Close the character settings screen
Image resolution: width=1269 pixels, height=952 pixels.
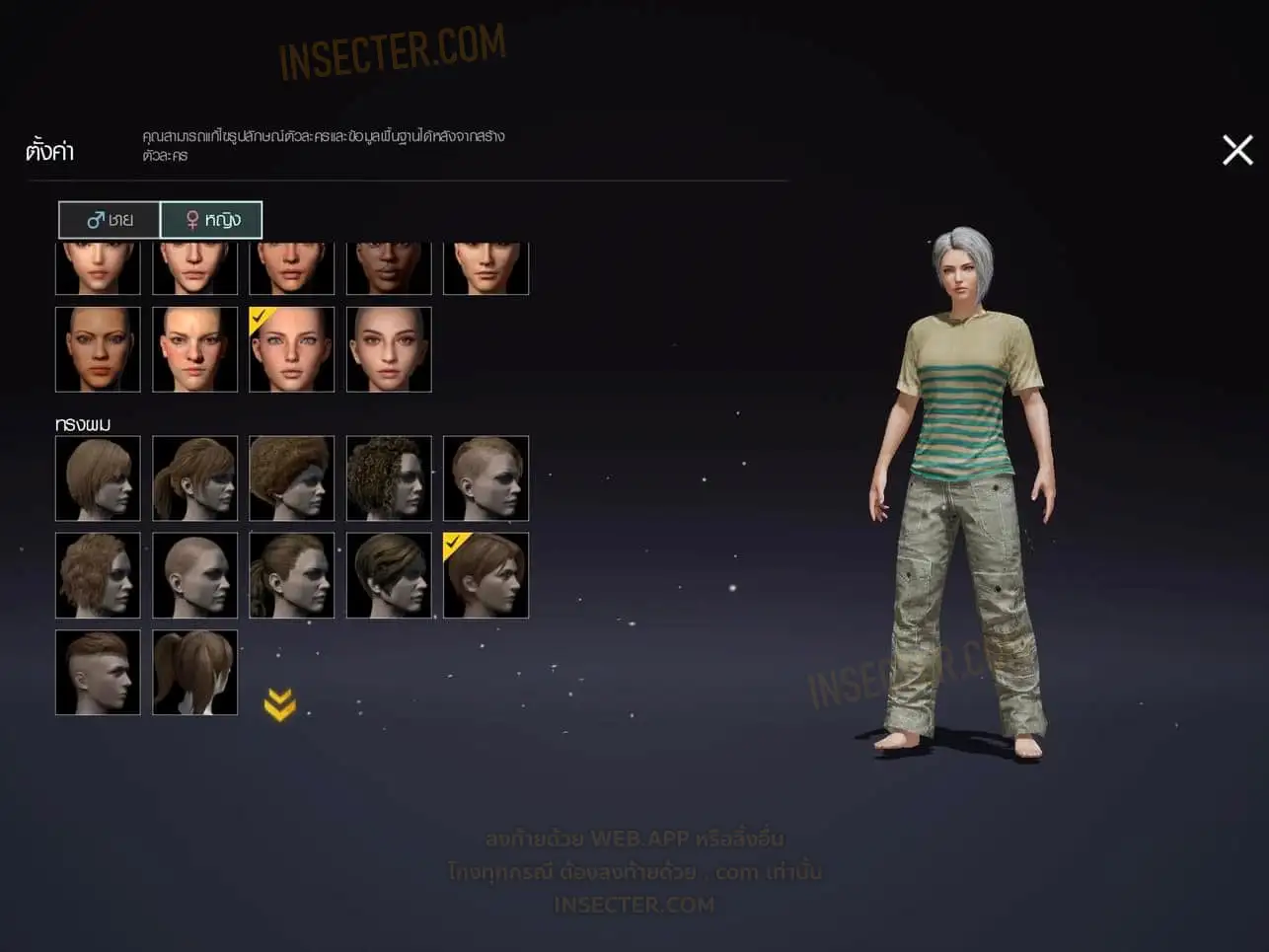(1237, 150)
